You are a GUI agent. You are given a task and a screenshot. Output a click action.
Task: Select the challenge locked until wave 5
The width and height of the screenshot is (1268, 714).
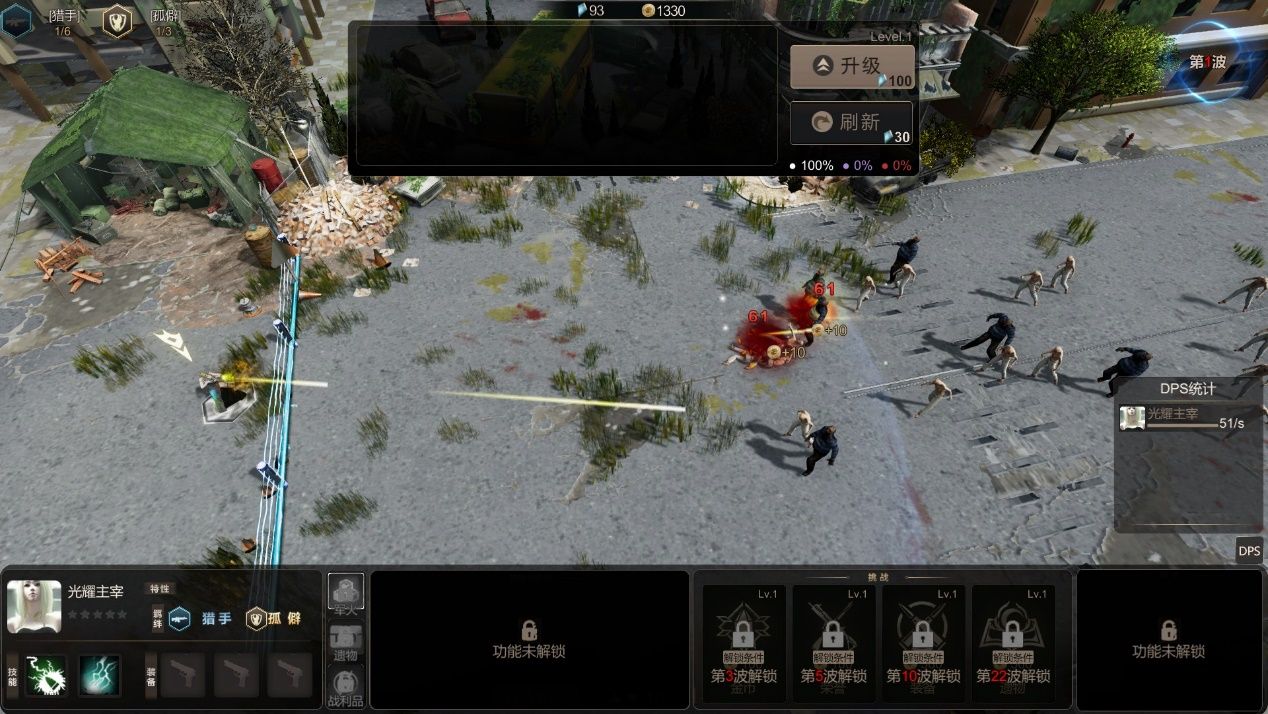tap(833, 641)
